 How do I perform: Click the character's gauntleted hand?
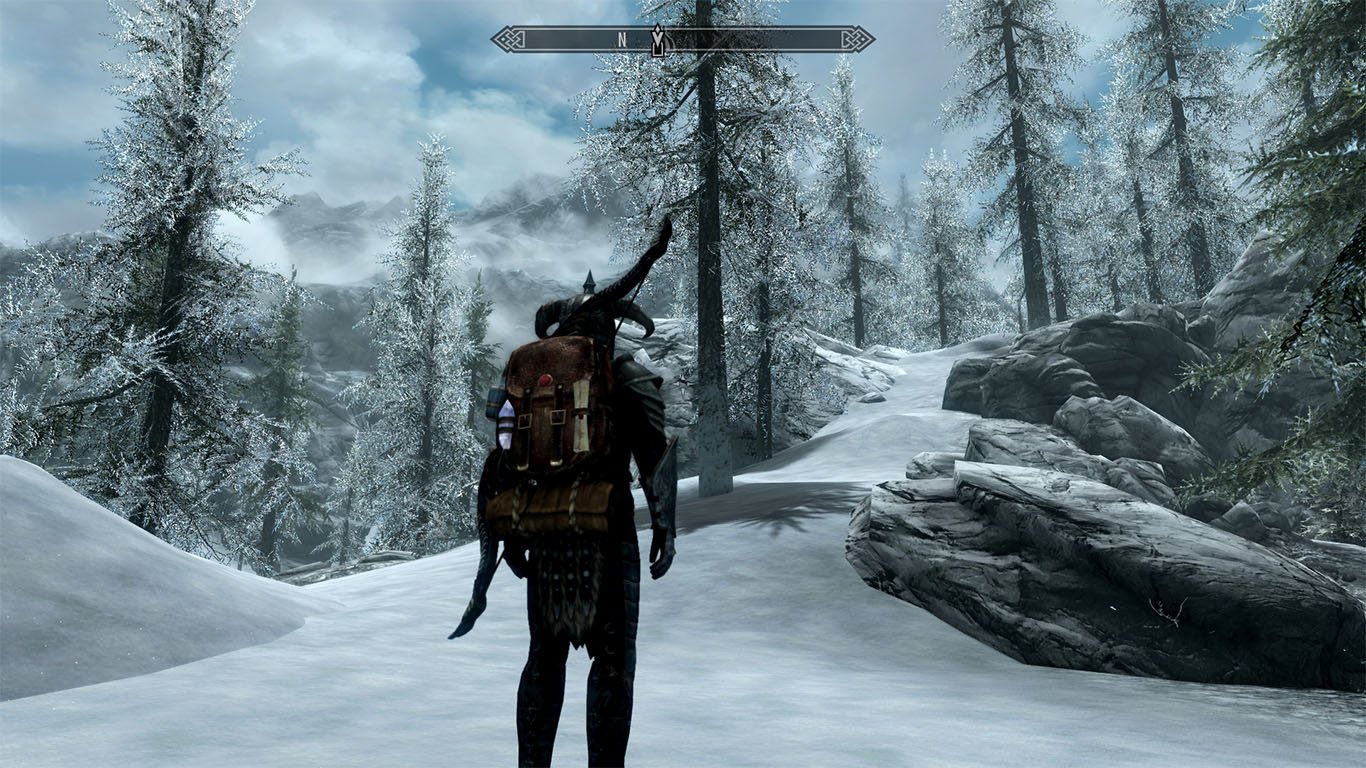(660, 550)
